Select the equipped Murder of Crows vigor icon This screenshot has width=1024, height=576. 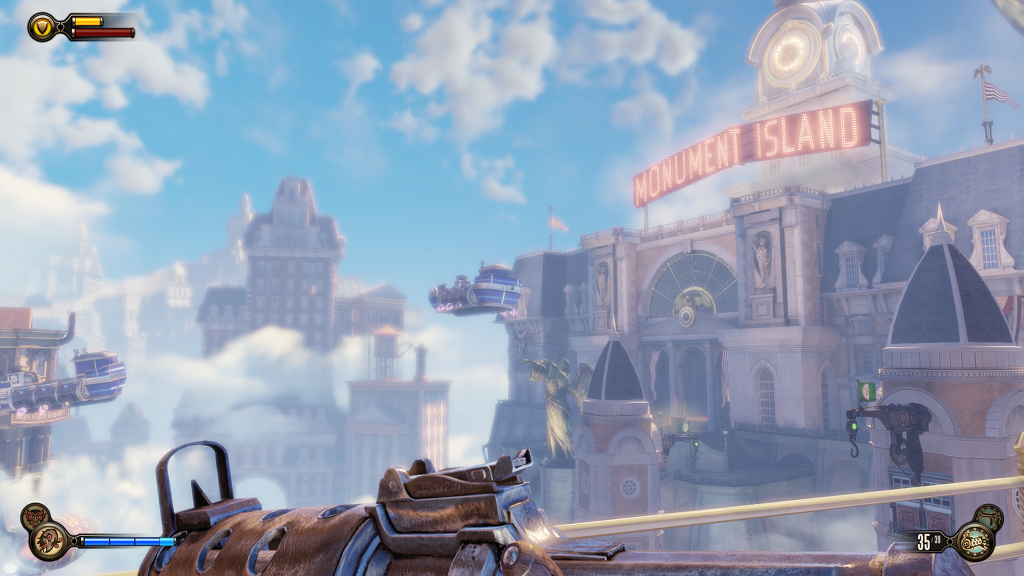(46, 541)
